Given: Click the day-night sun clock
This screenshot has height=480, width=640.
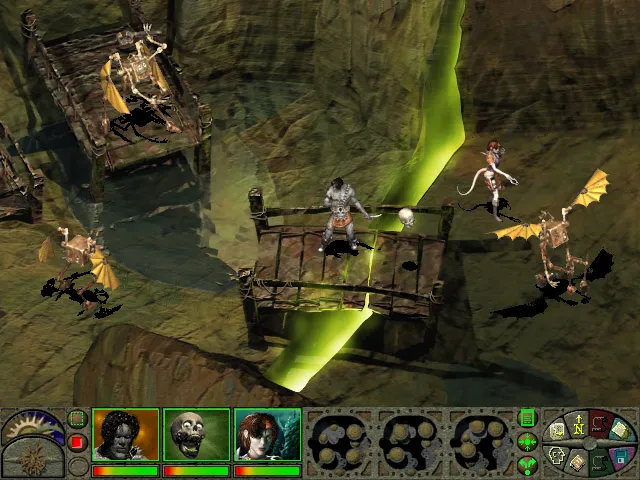Looking at the screenshot, I should click(31, 427).
